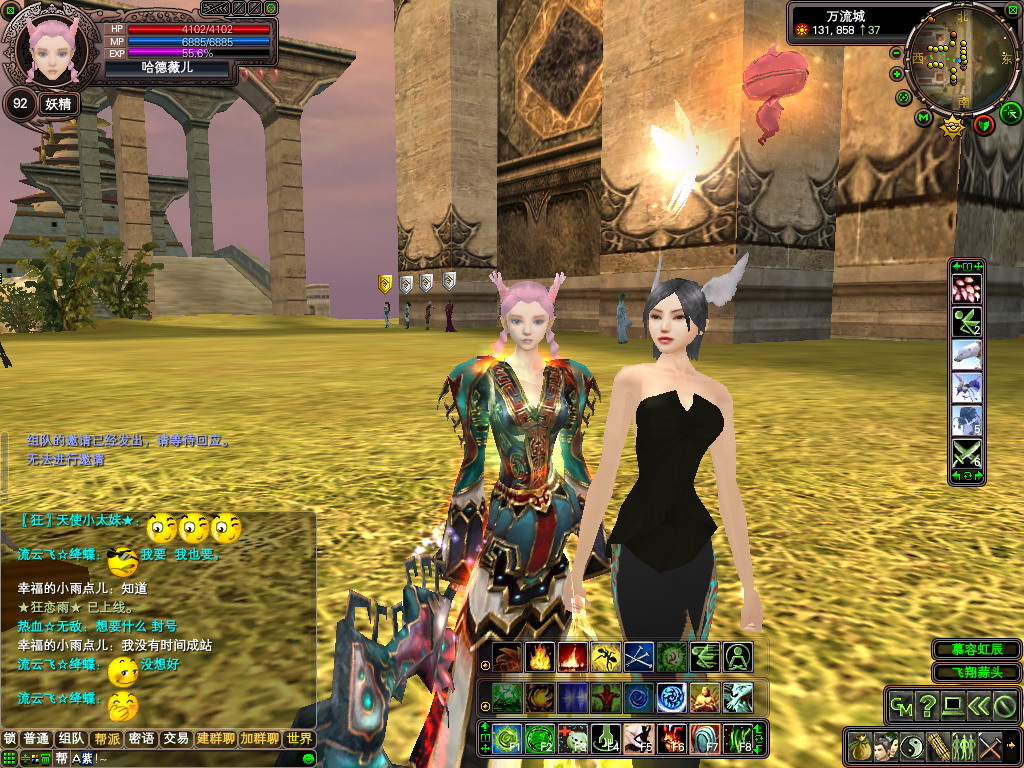Open the 交易 trade chat tab
The image size is (1024, 768).
tap(176, 739)
